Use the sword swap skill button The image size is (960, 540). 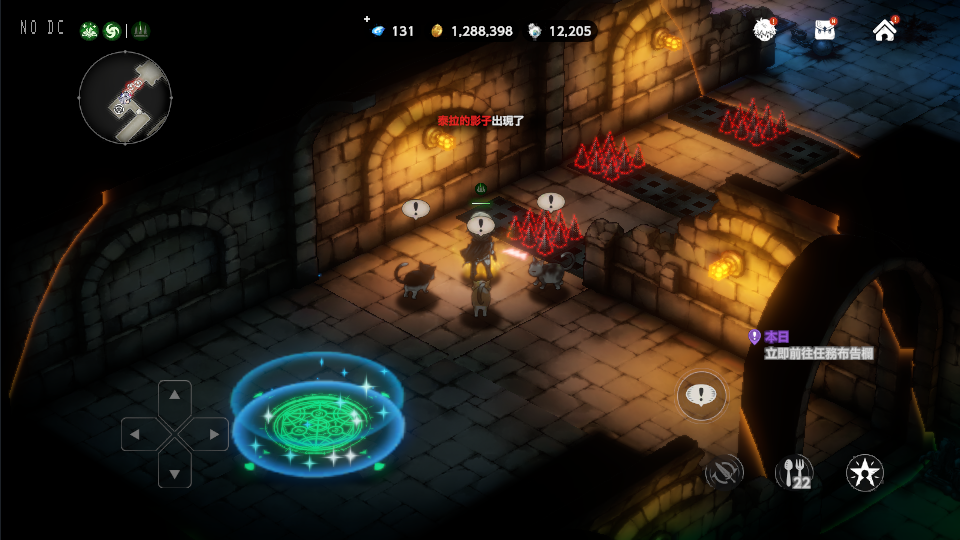(x=723, y=472)
